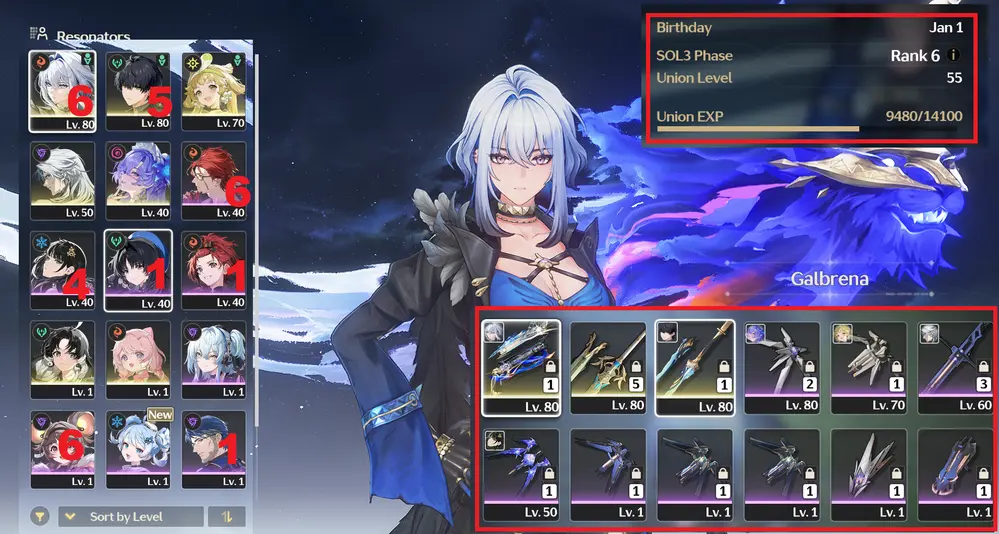999x534 pixels.
Task: Select the Lv. 80 rectifier with rank 2
Action: (781, 366)
